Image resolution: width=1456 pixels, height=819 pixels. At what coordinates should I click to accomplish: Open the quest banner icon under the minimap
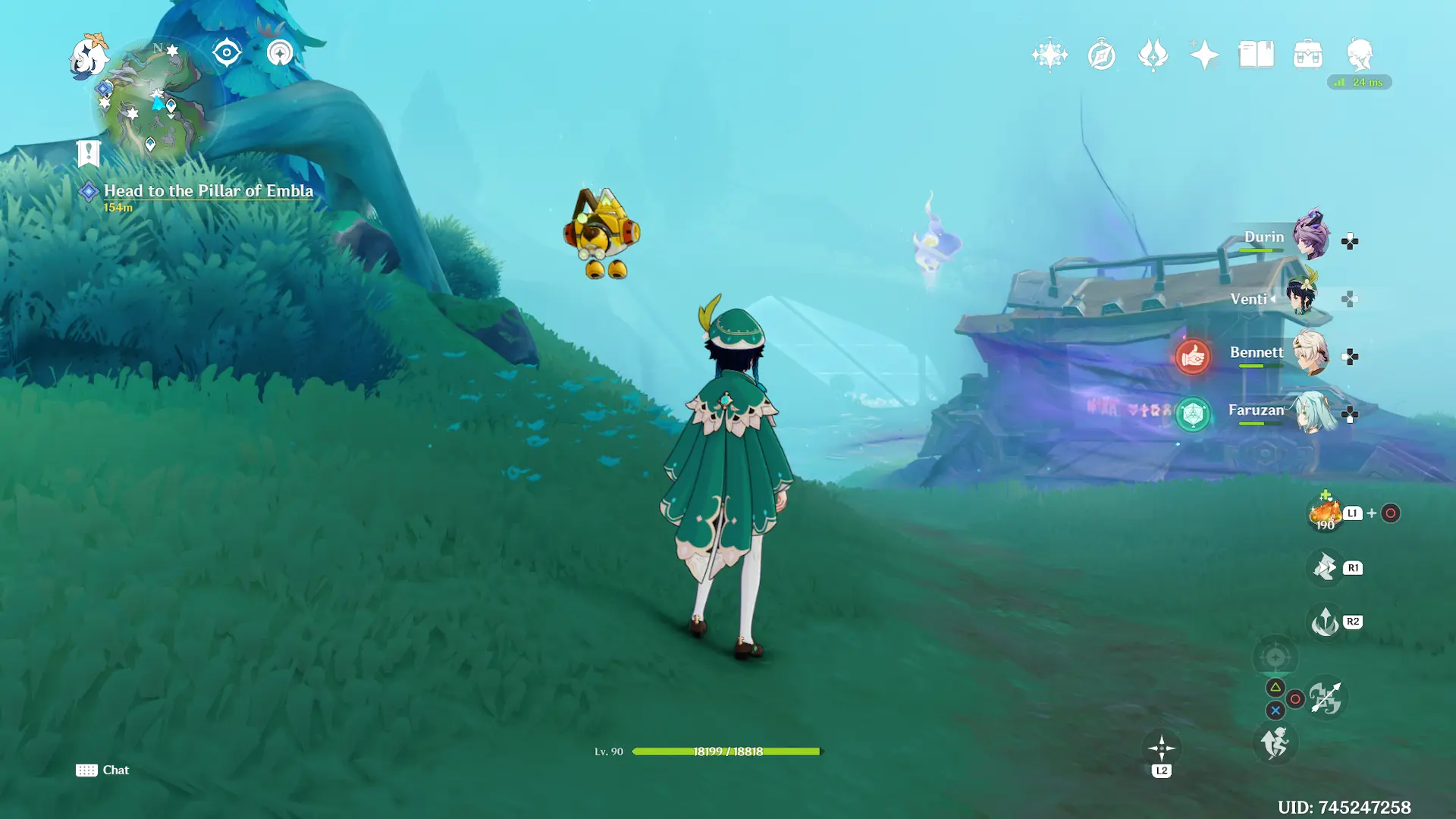click(x=89, y=154)
